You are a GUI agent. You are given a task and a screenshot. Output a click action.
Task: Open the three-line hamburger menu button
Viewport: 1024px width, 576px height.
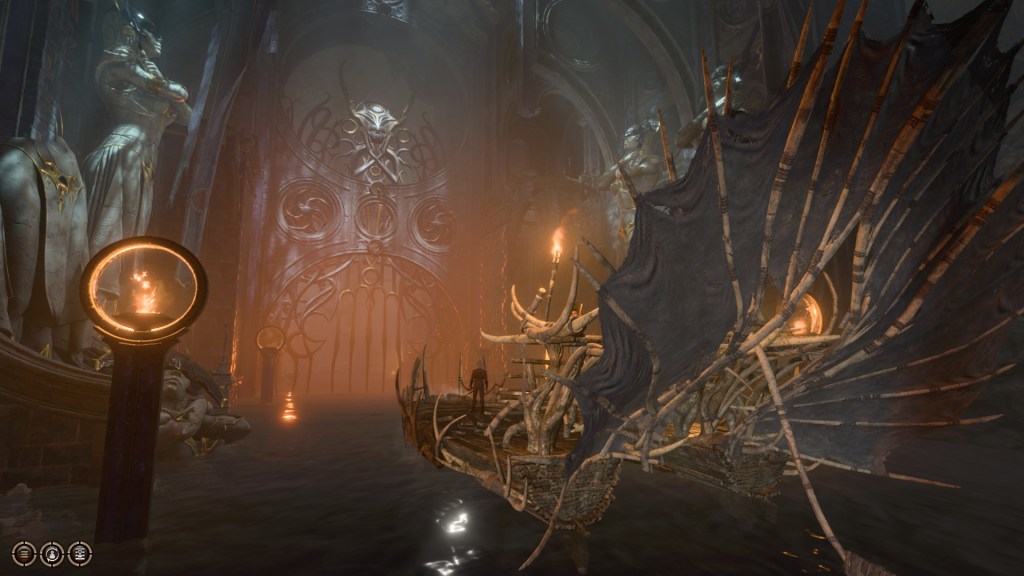24,553
